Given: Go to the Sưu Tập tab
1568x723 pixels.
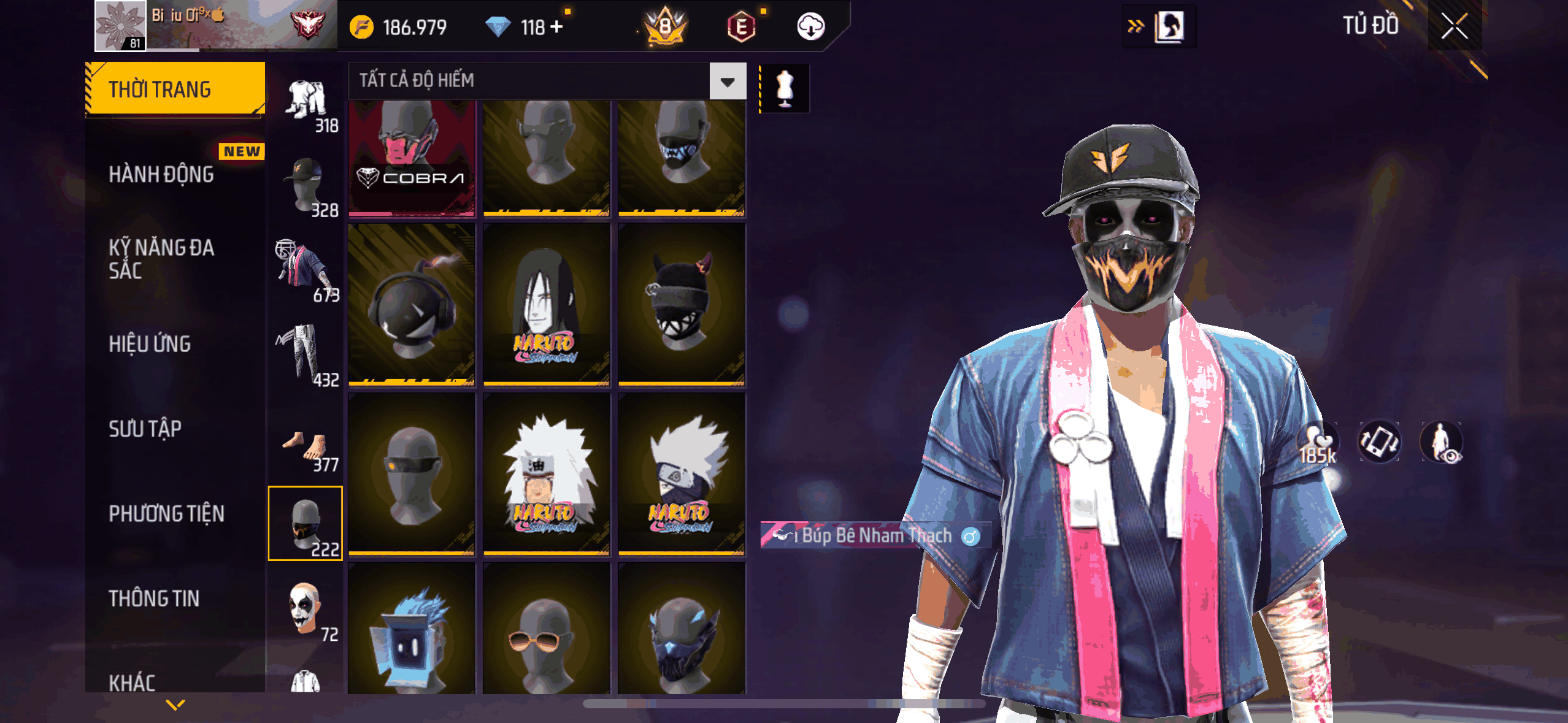Looking at the screenshot, I should pos(145,429).
